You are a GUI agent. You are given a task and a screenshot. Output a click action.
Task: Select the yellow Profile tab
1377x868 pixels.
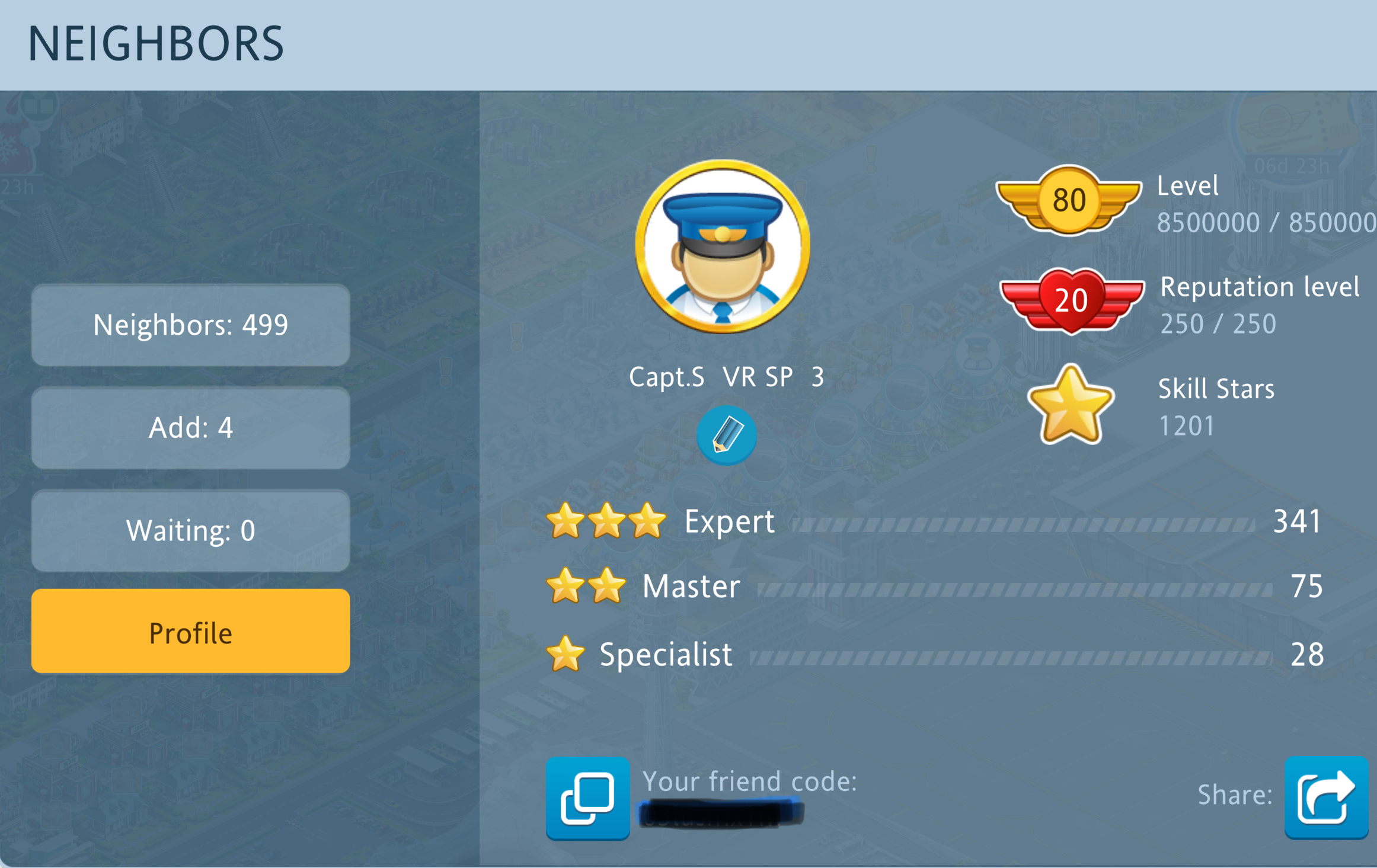(190, 632)
